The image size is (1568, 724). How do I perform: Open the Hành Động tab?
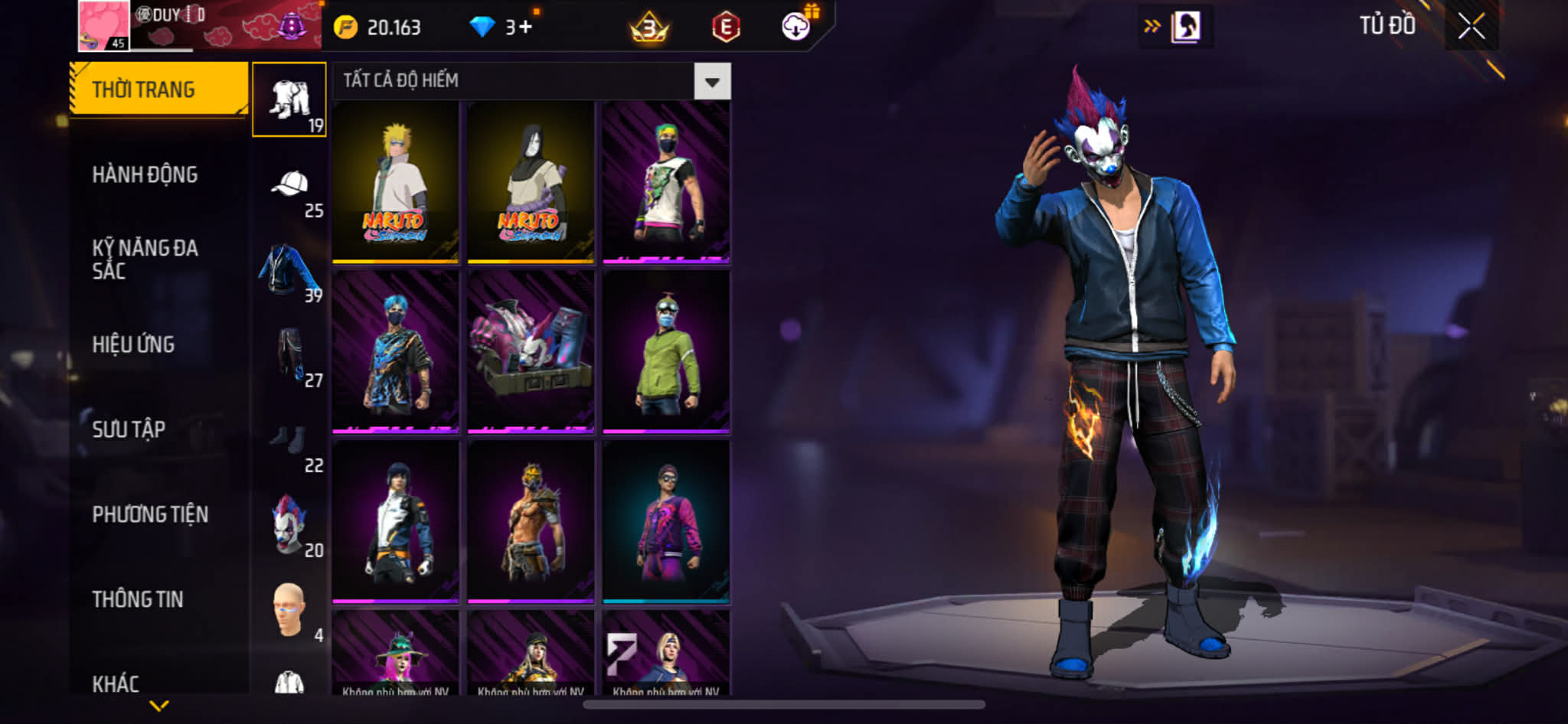coord(145,174)
